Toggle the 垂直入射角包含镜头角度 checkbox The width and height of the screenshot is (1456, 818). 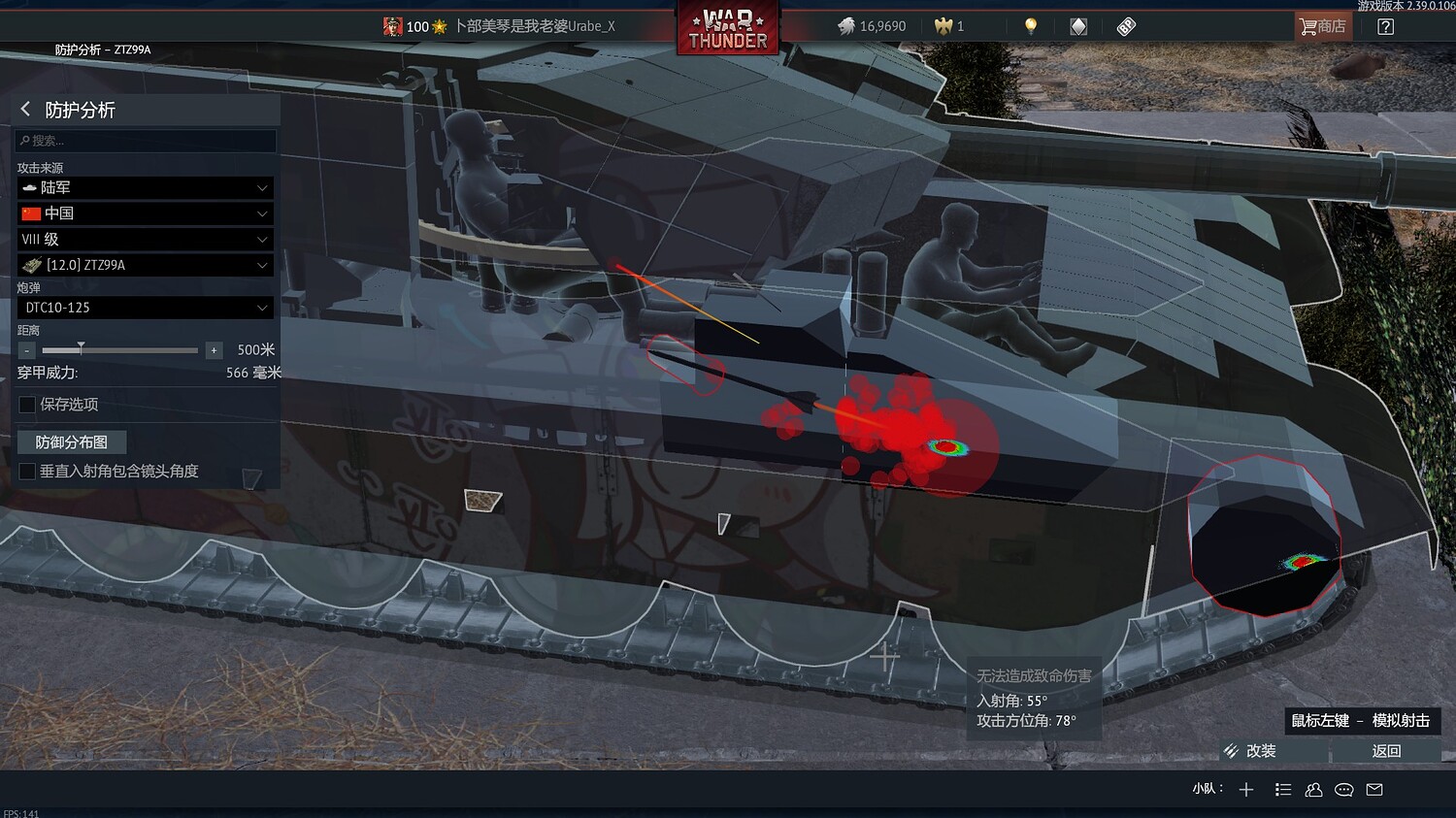coord(26,472)
